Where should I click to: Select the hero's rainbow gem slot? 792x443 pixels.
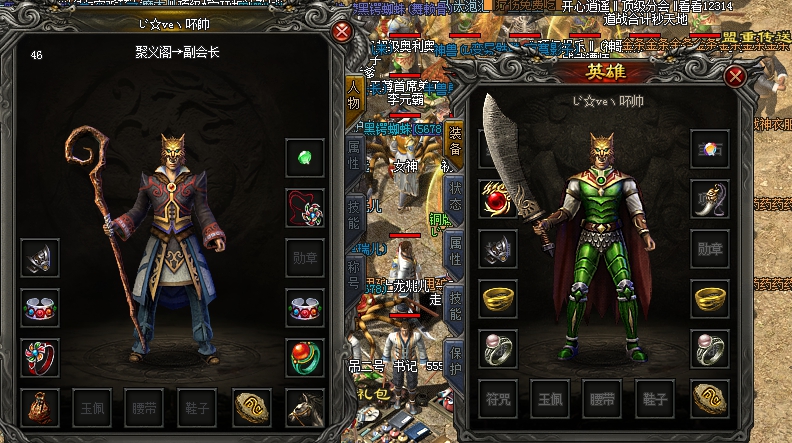709,149
